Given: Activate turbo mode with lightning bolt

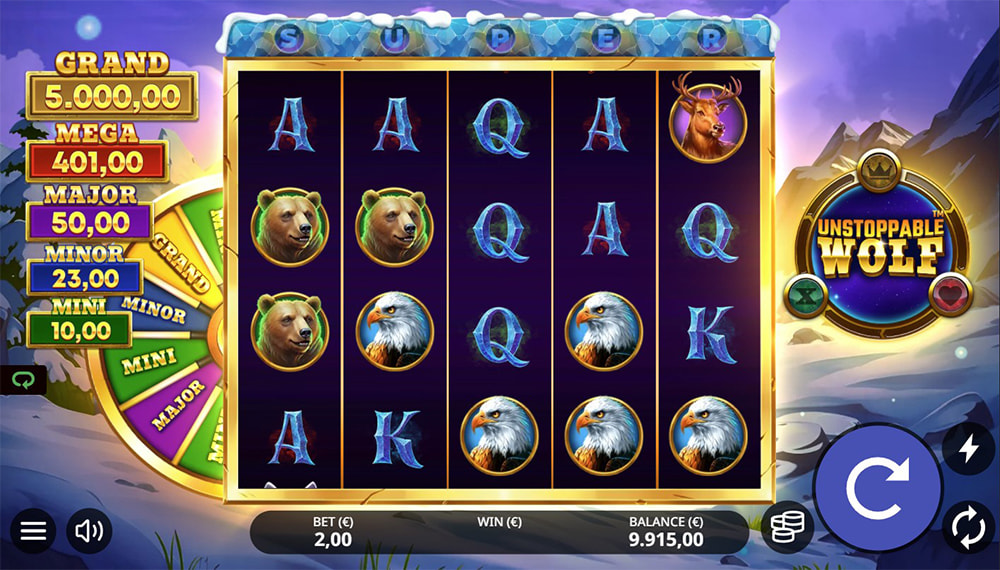Looking at the screenshot, I should (x=968, y=450).
